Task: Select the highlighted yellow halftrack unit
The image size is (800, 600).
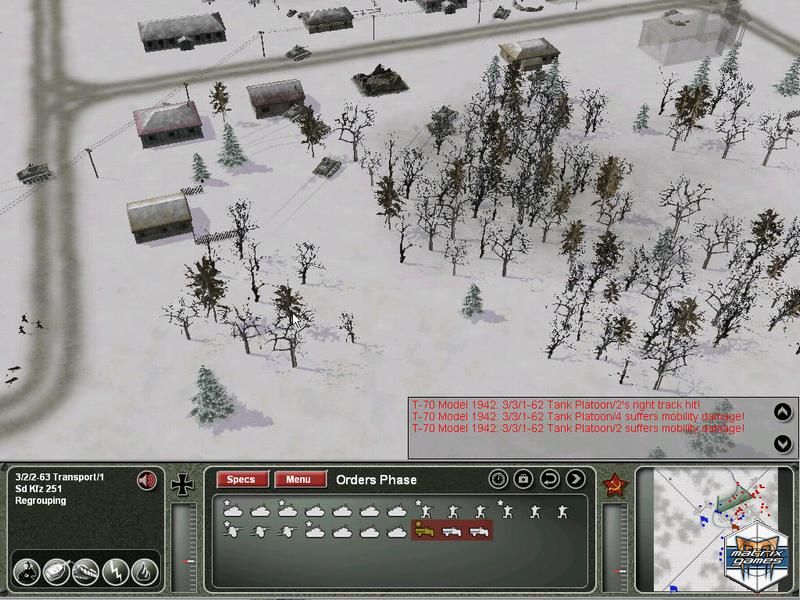Action: tap(426, 529)
